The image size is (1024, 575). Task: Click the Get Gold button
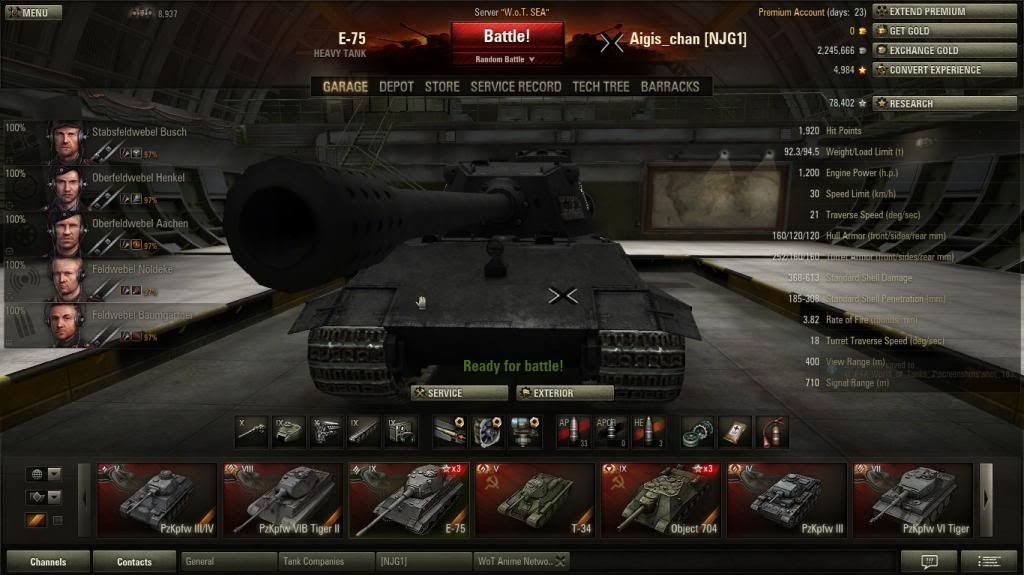click(x=943, y=31)
